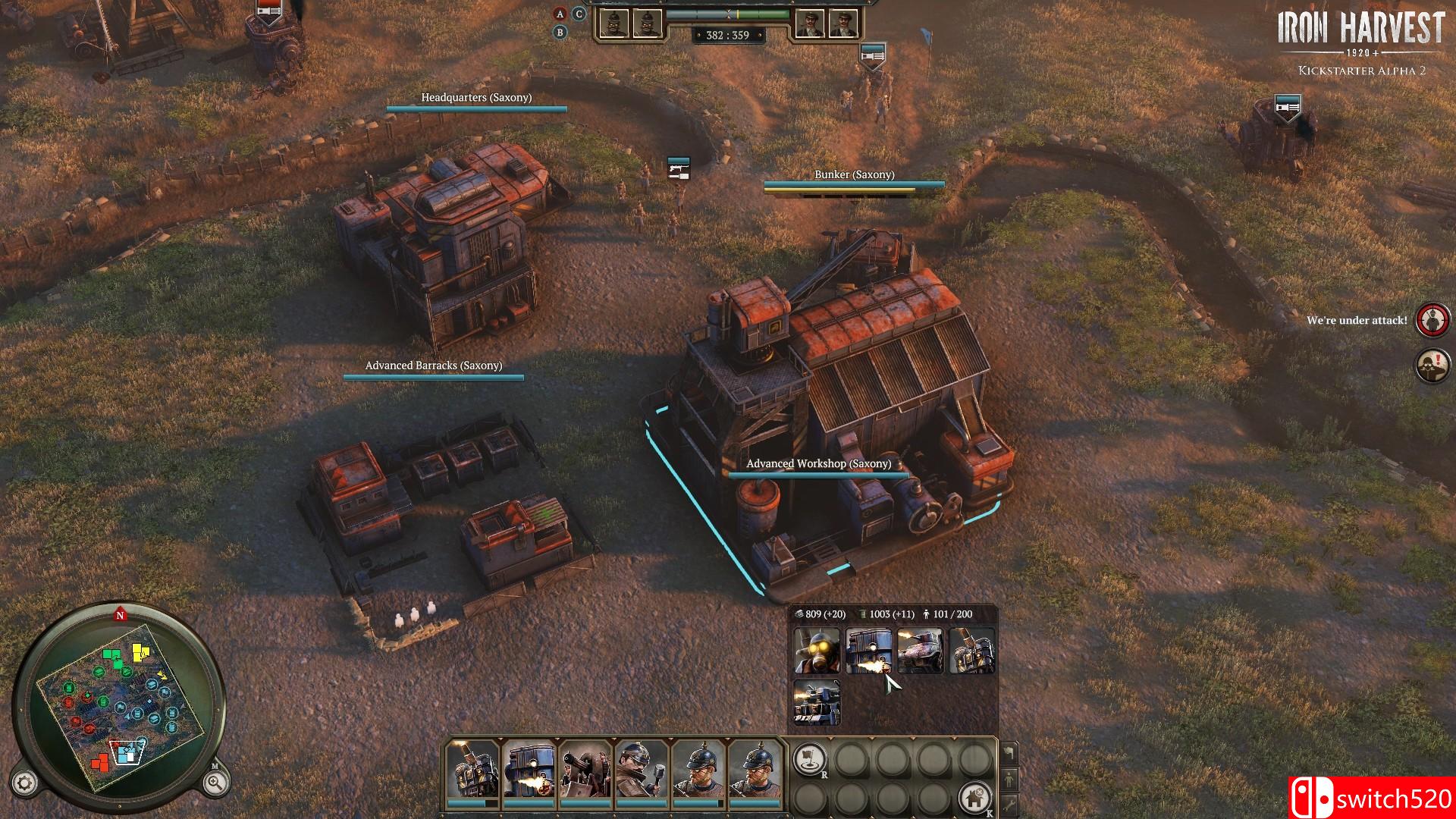1456x819 pixels.
Task: Set the workshop rally point flag
Action: point(810,758)
